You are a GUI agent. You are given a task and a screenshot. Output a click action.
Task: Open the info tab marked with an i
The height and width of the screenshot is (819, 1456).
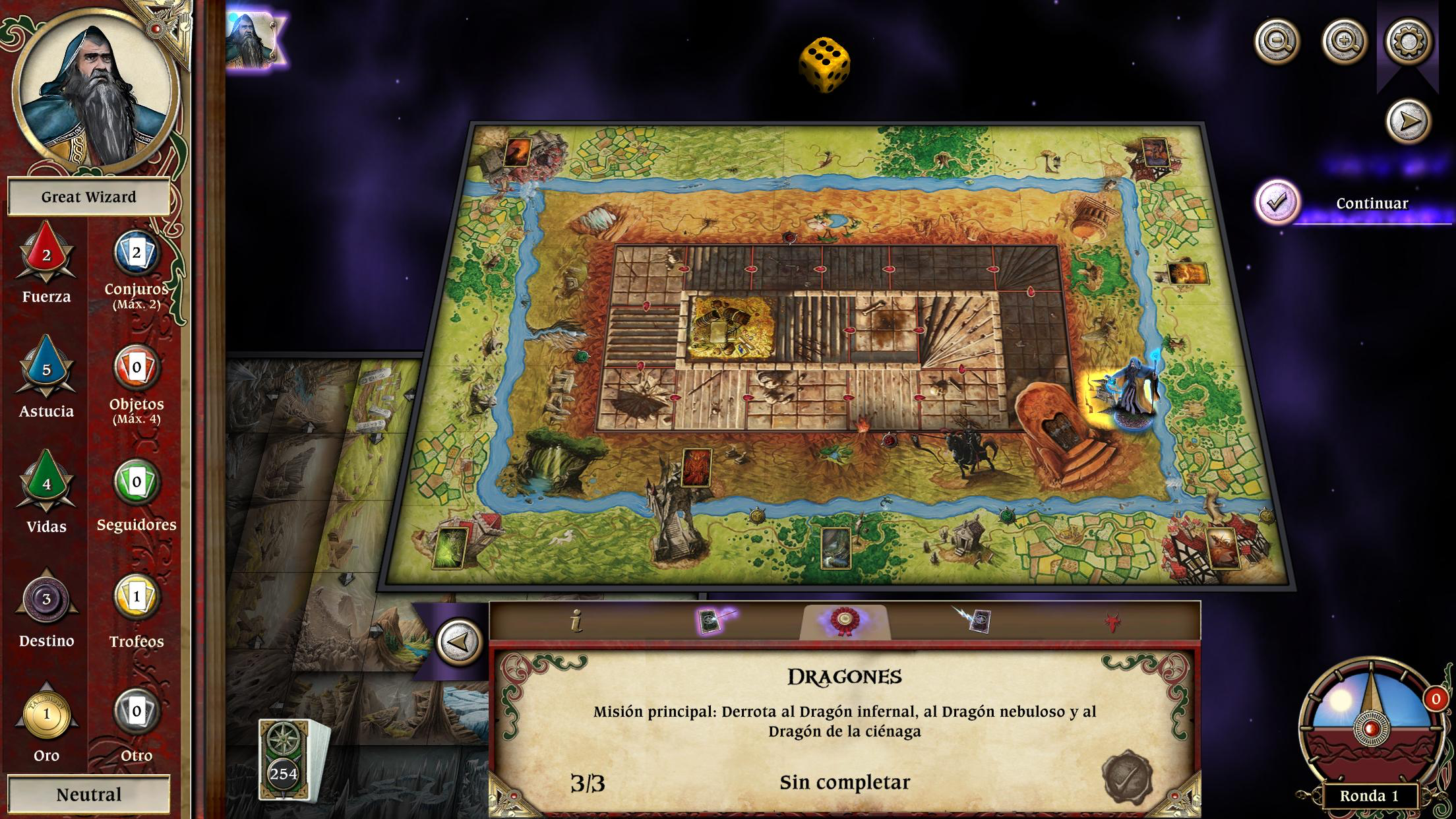[x=577, y=621]
